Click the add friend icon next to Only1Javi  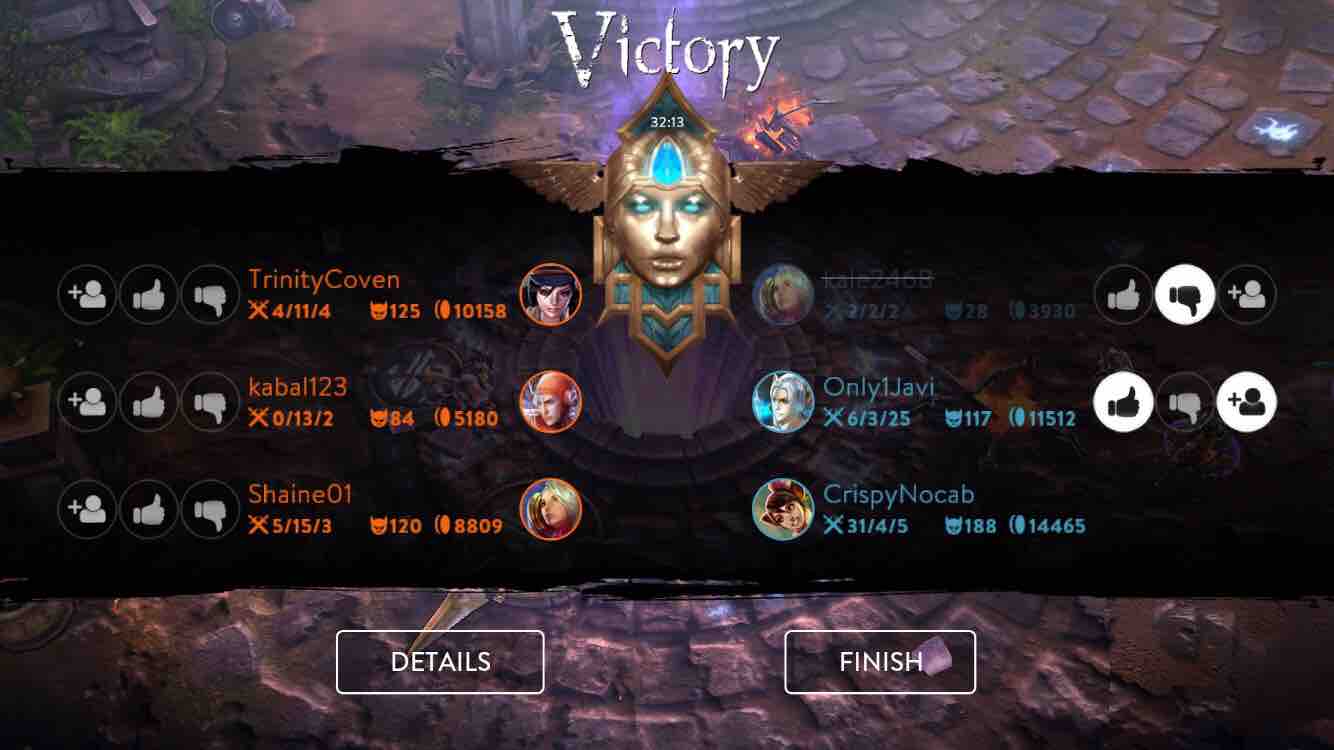(1247, 402)
